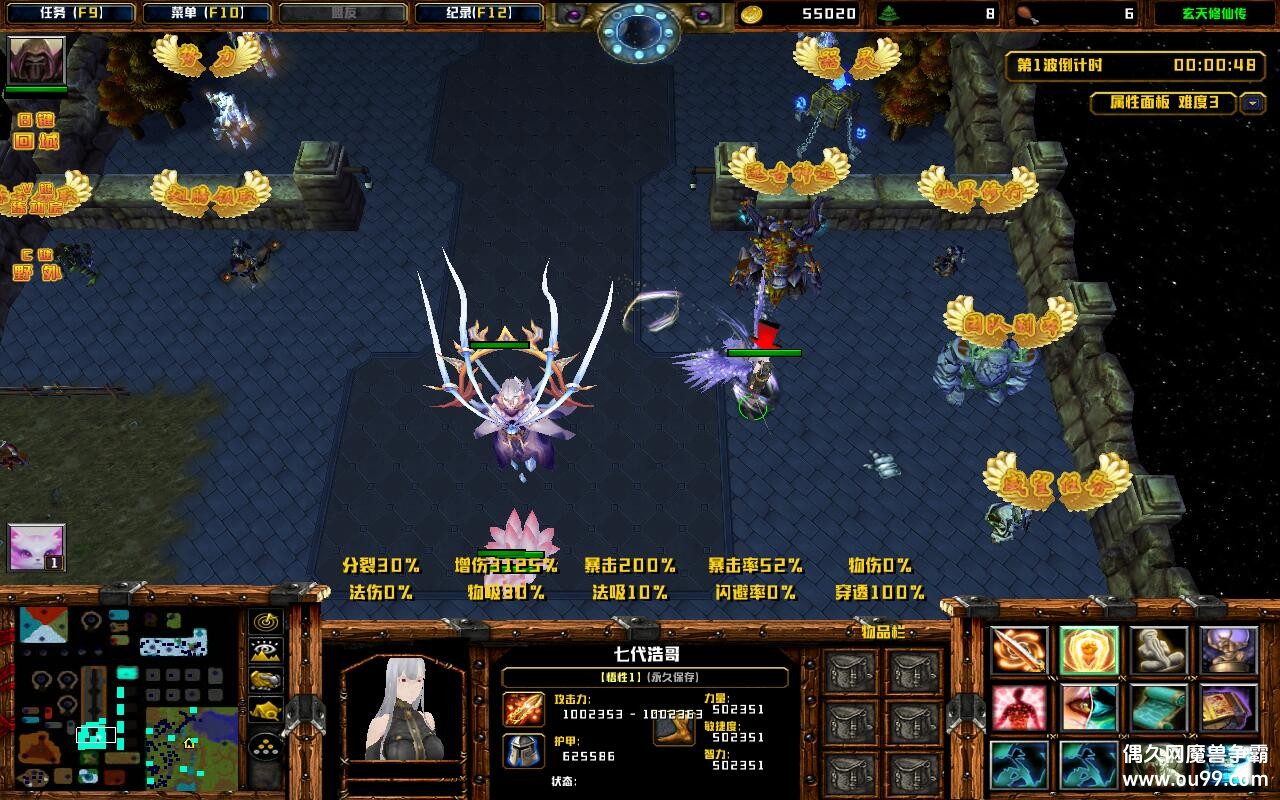This screenshot has height=800, width=1280.
Task: Use the meditating stone statue ability
Action: (x=1159, y=651)
